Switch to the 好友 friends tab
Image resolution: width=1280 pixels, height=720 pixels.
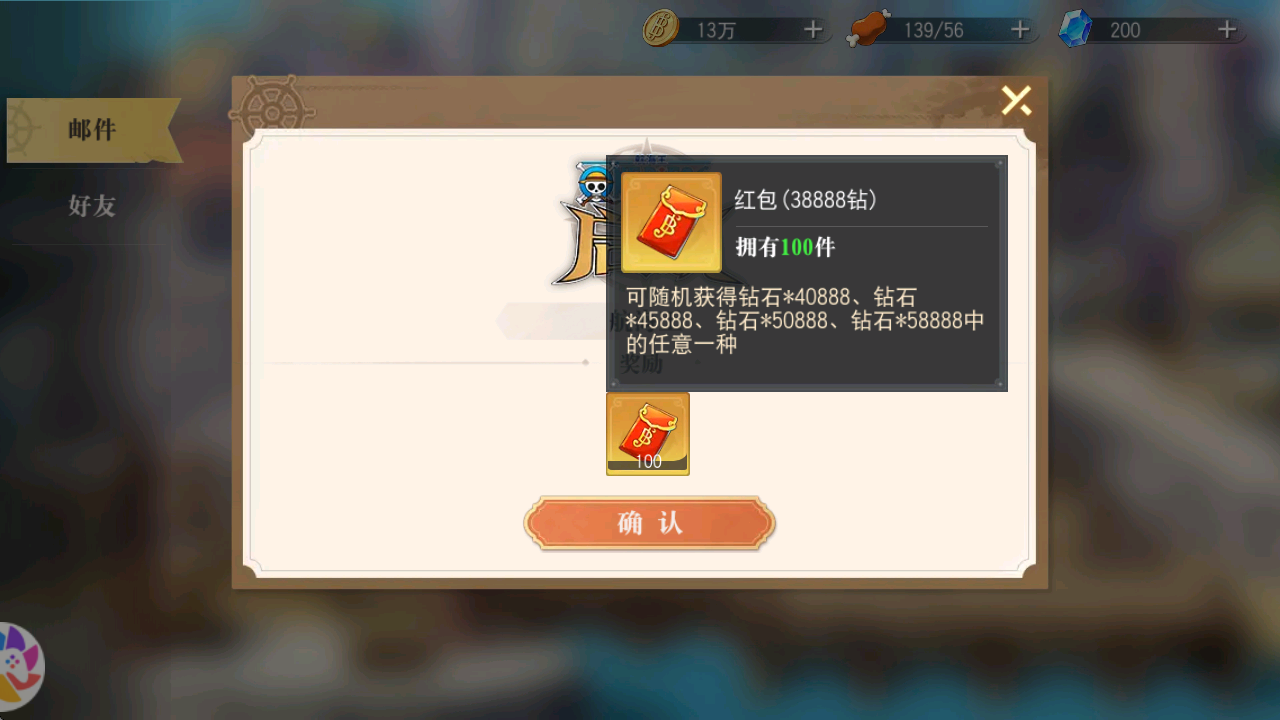point(91,207)
